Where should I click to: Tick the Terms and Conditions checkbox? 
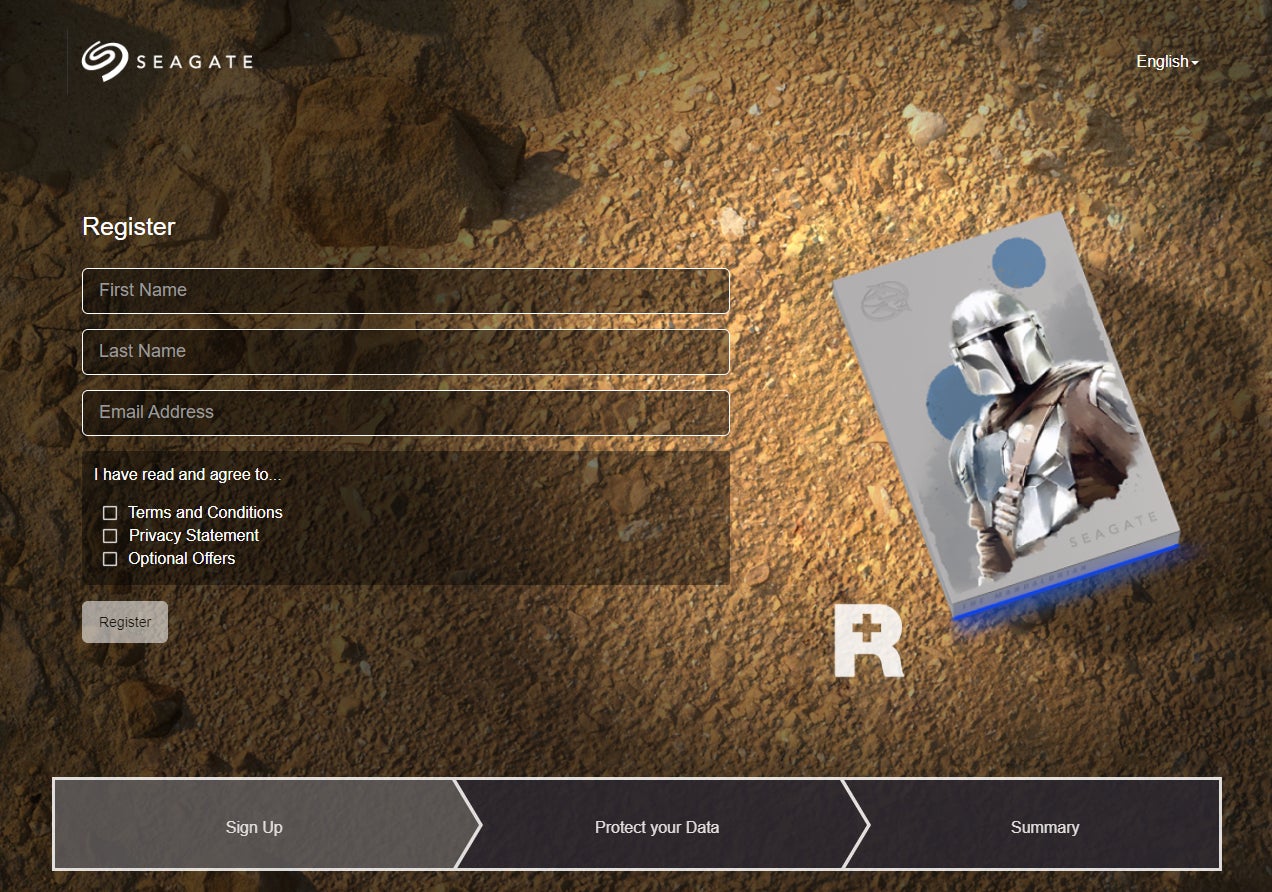point(110,513)
